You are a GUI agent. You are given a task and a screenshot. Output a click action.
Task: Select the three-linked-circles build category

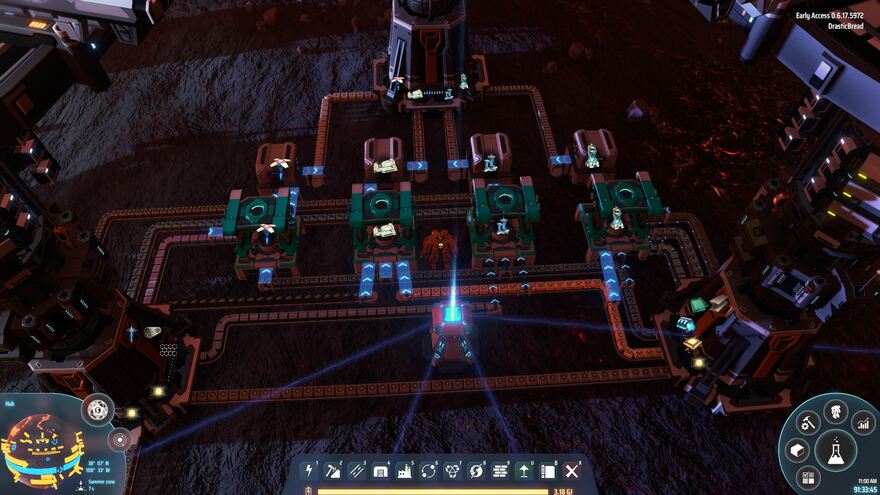click(453, 470)
